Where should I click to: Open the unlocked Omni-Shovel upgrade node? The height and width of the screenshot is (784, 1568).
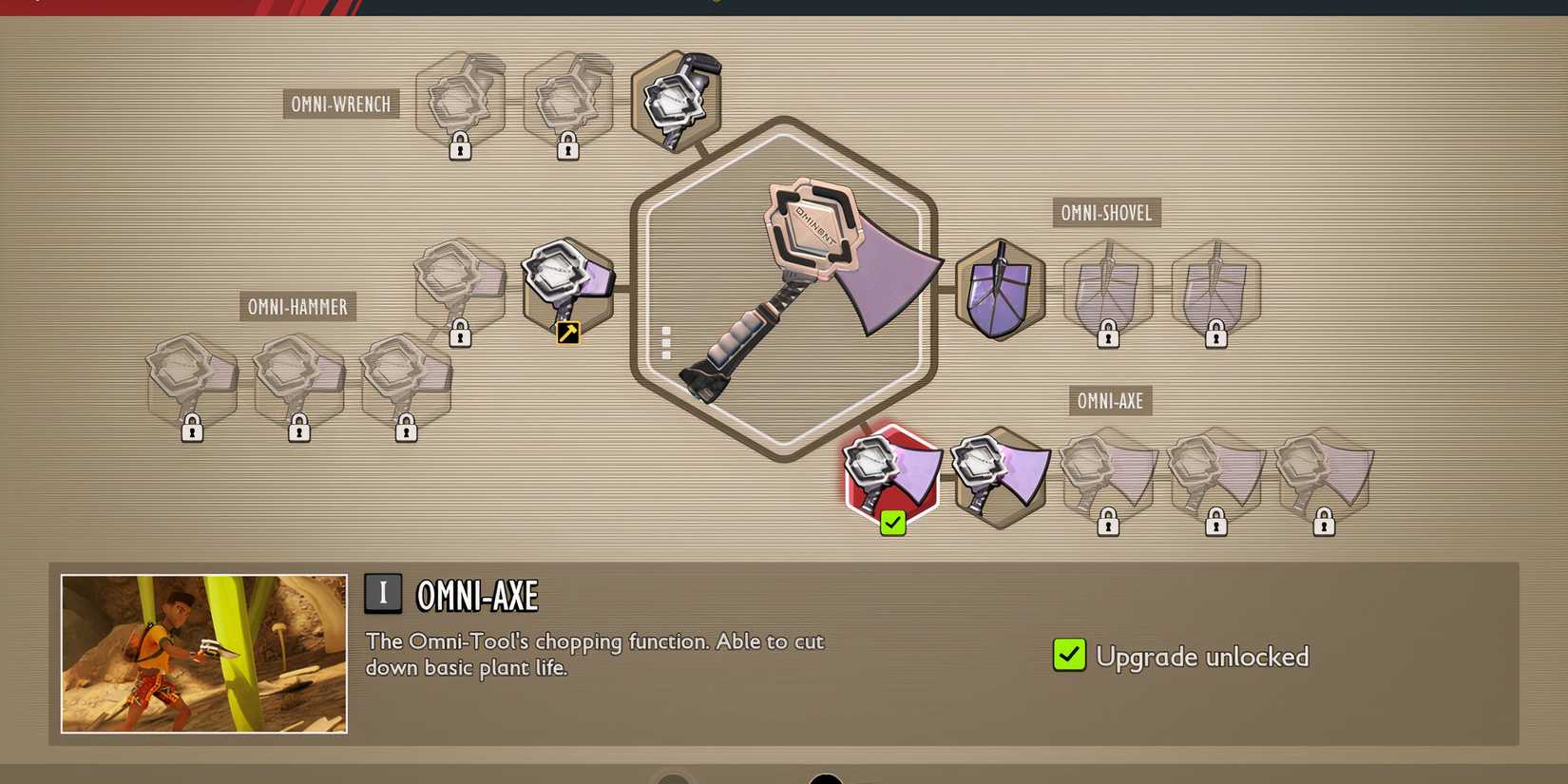tap(1000, 290)
